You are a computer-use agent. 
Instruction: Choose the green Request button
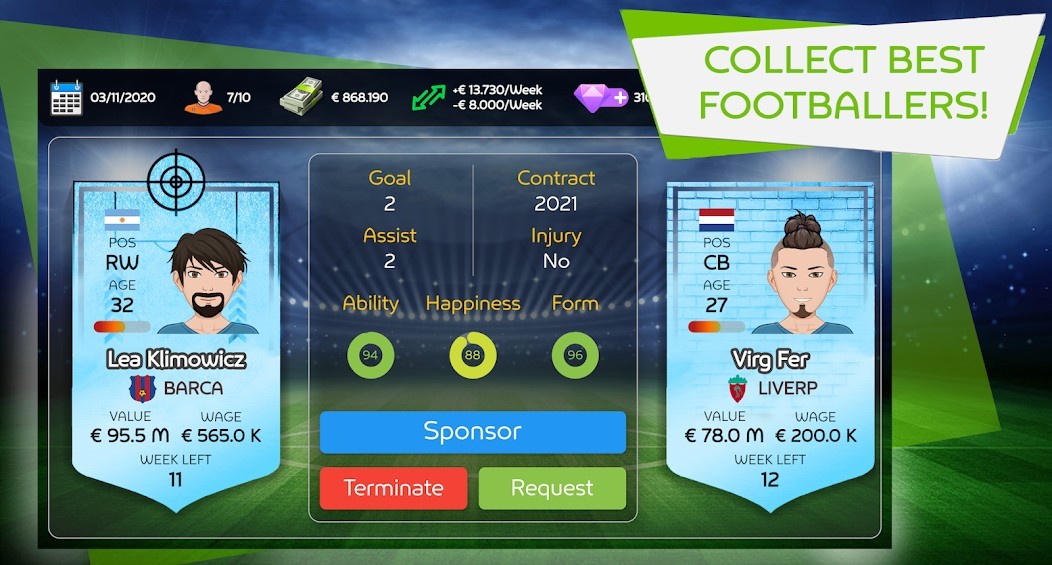552,488
